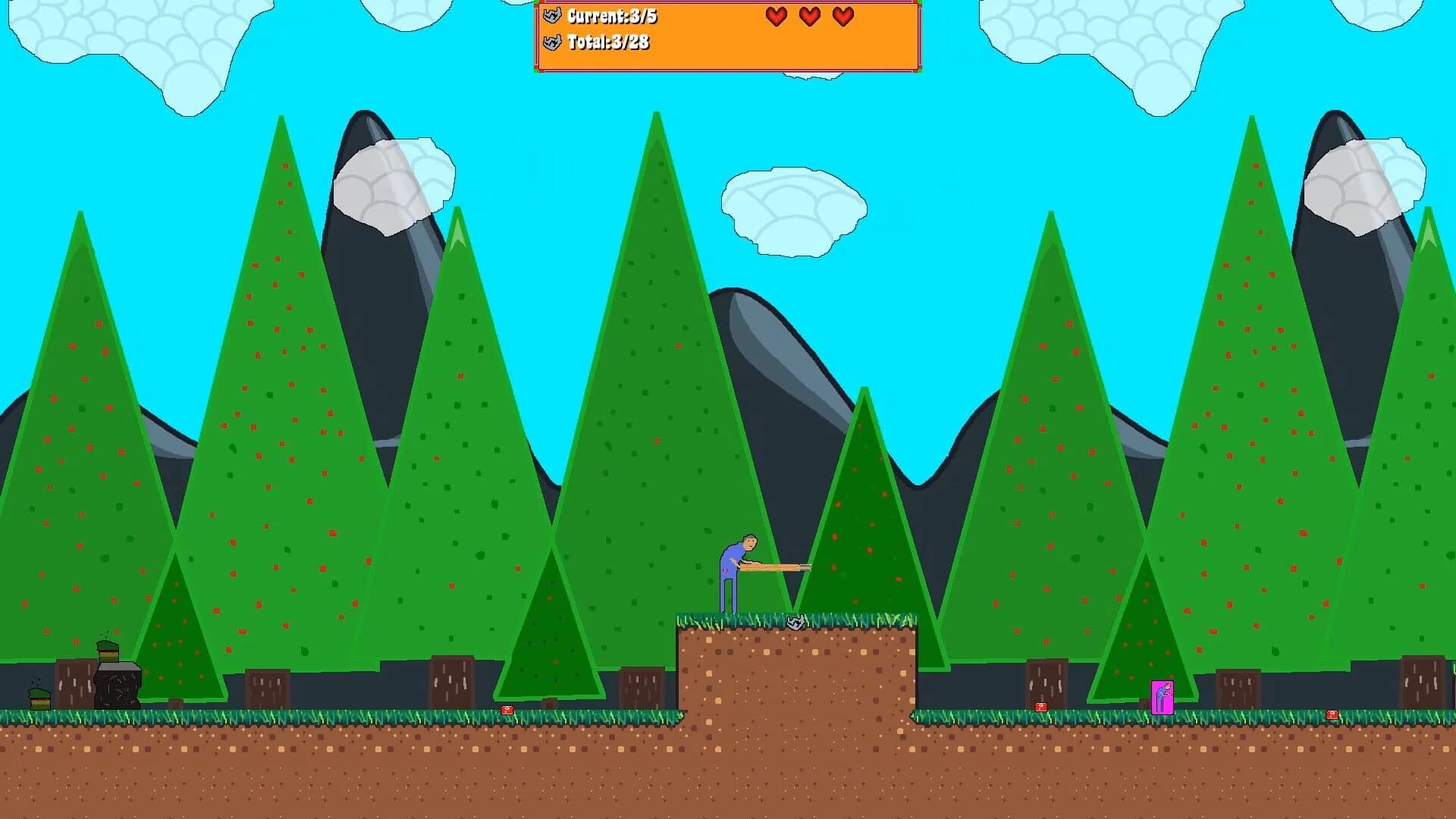Click the first red heart in the HUD

[775, 17]
